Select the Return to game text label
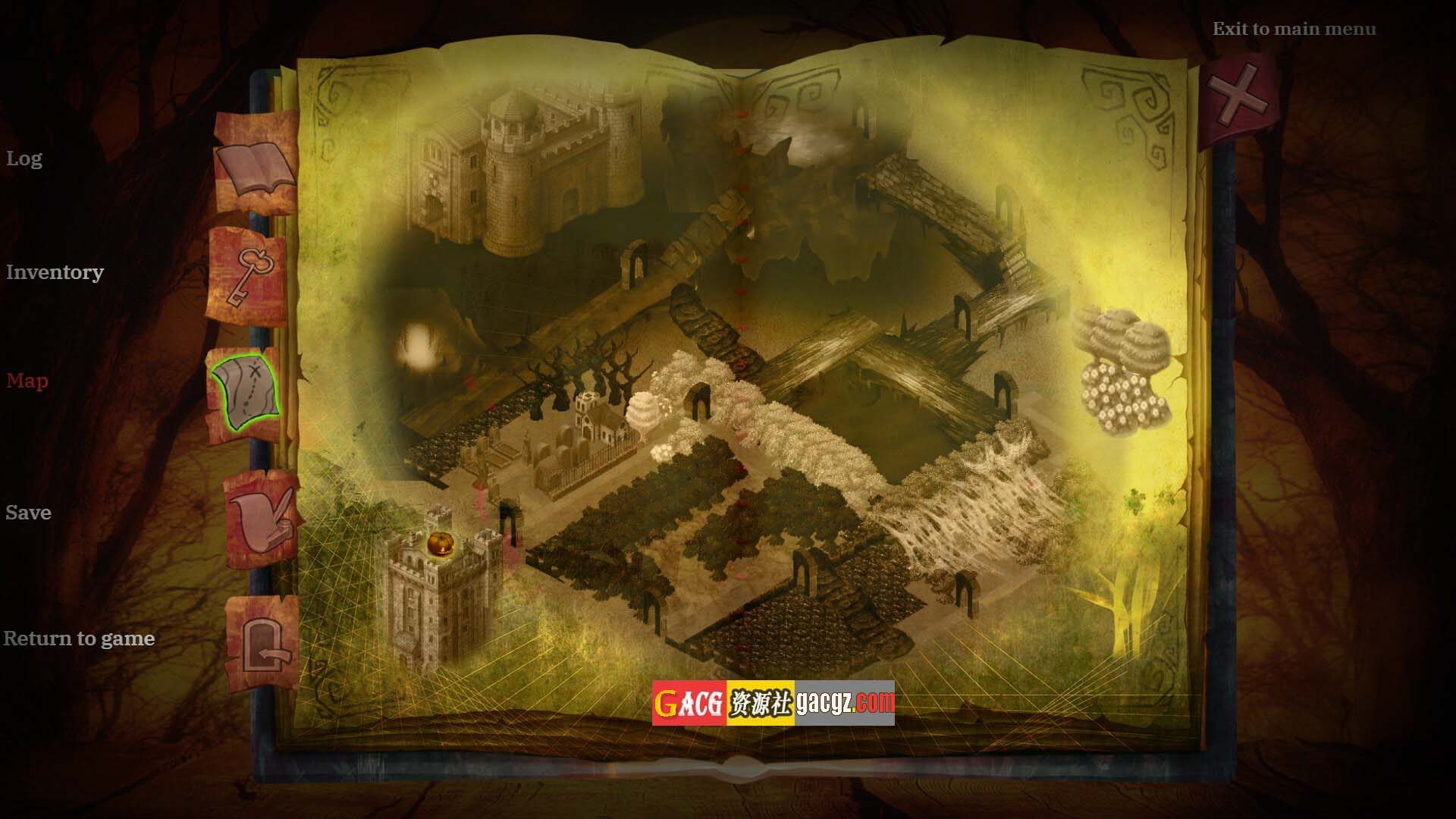 (79, 639)
